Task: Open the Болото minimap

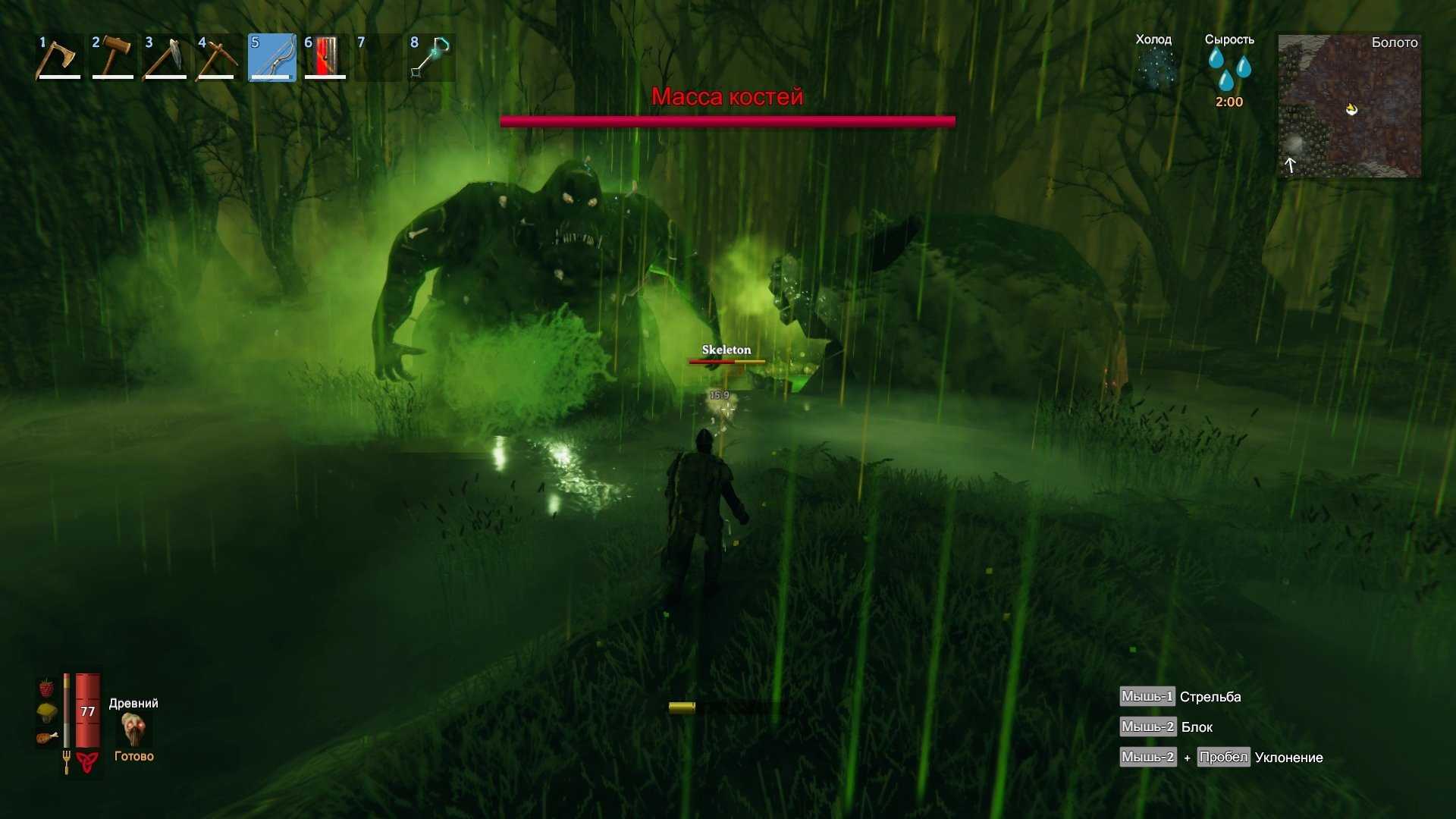Action: coord(1349,106)
